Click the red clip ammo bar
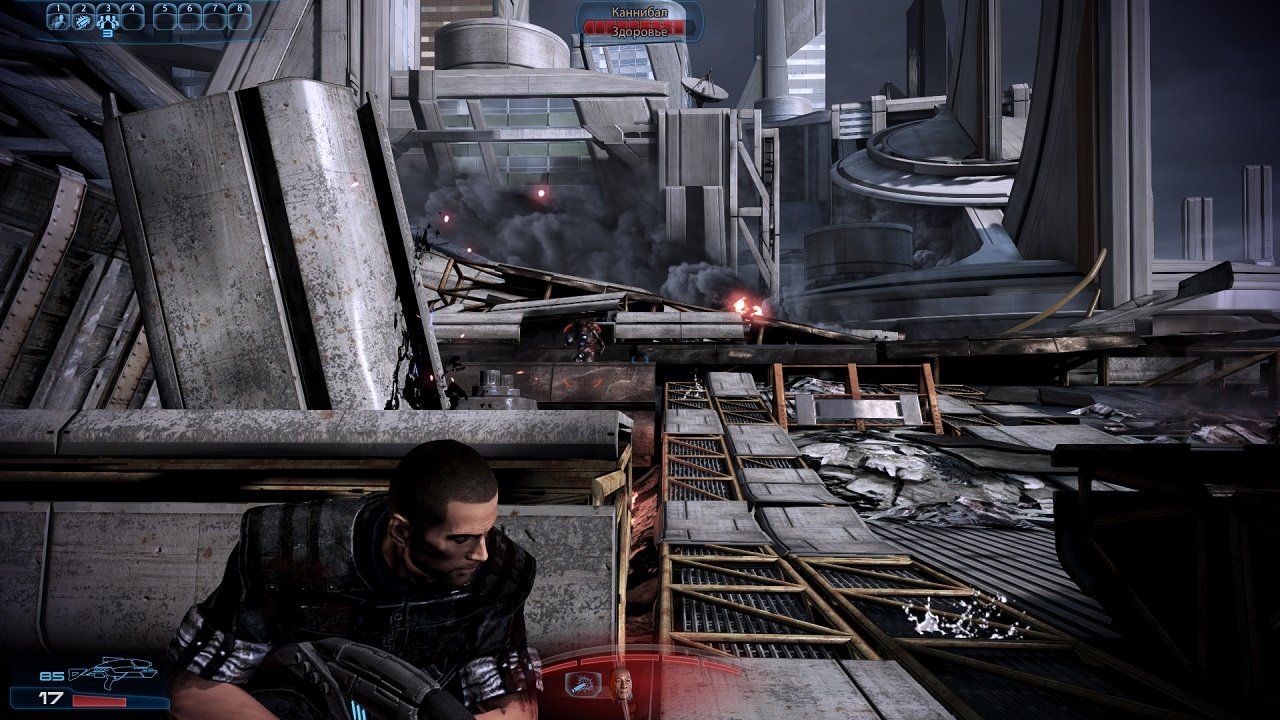Image resolution: width=1280 pixels, height=720 pixels. tap(98, 700)
